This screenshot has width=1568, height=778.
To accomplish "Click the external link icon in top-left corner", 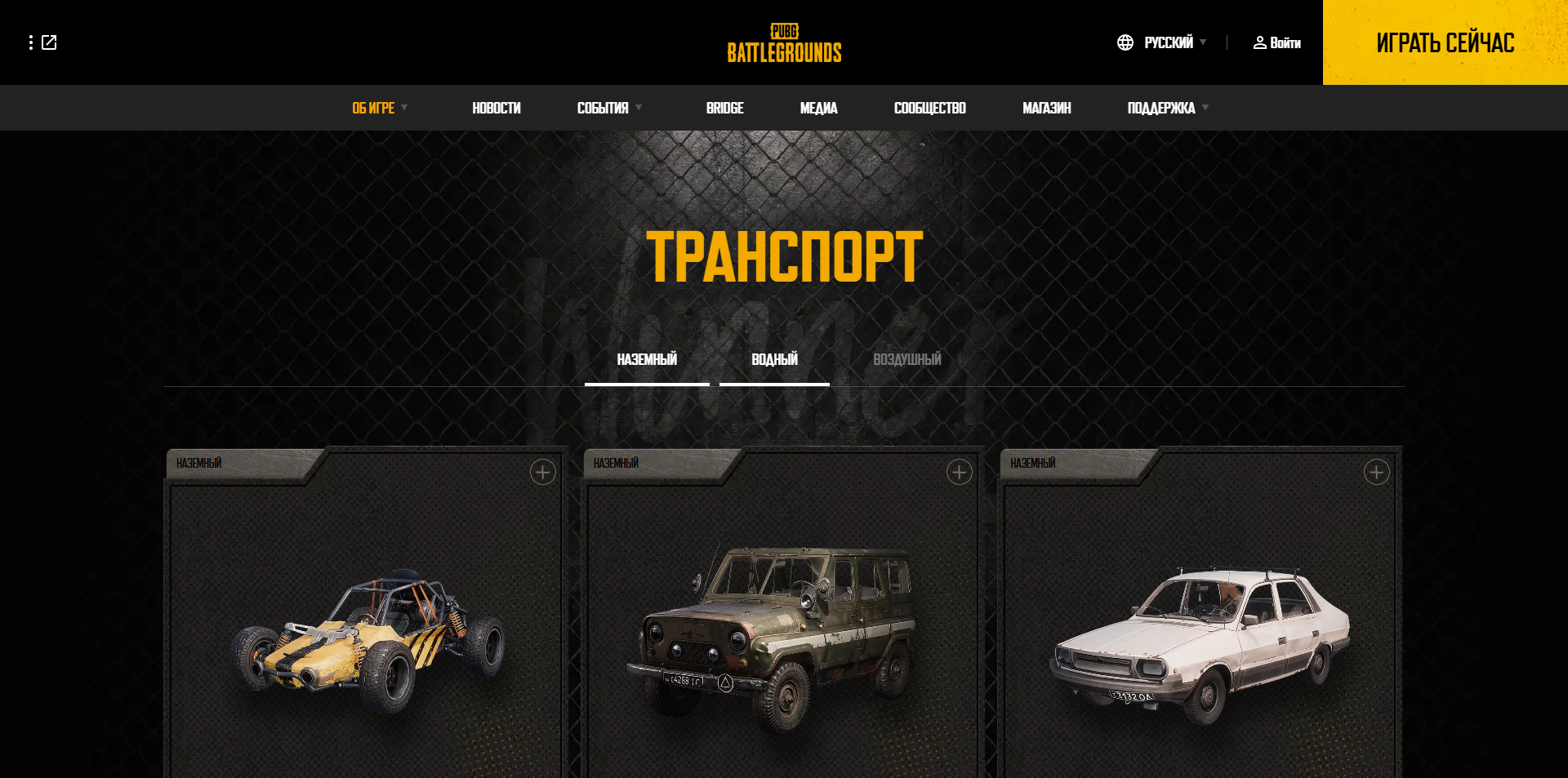I will point(51,42).
